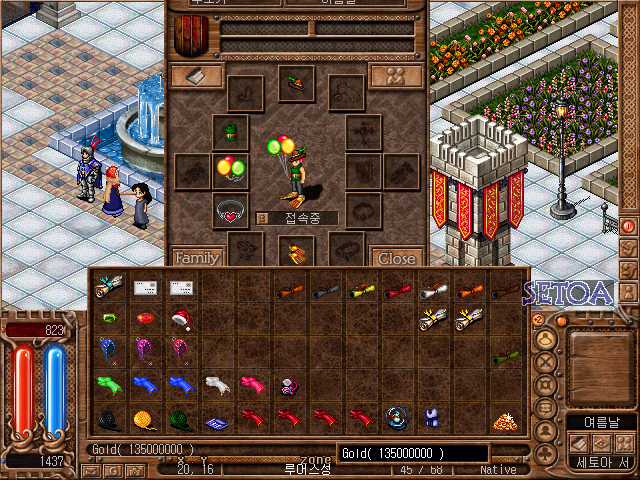This screenshot has height=480, width=640.
Task: Select the equipped heart ring slot
Action: click(231, 211)
